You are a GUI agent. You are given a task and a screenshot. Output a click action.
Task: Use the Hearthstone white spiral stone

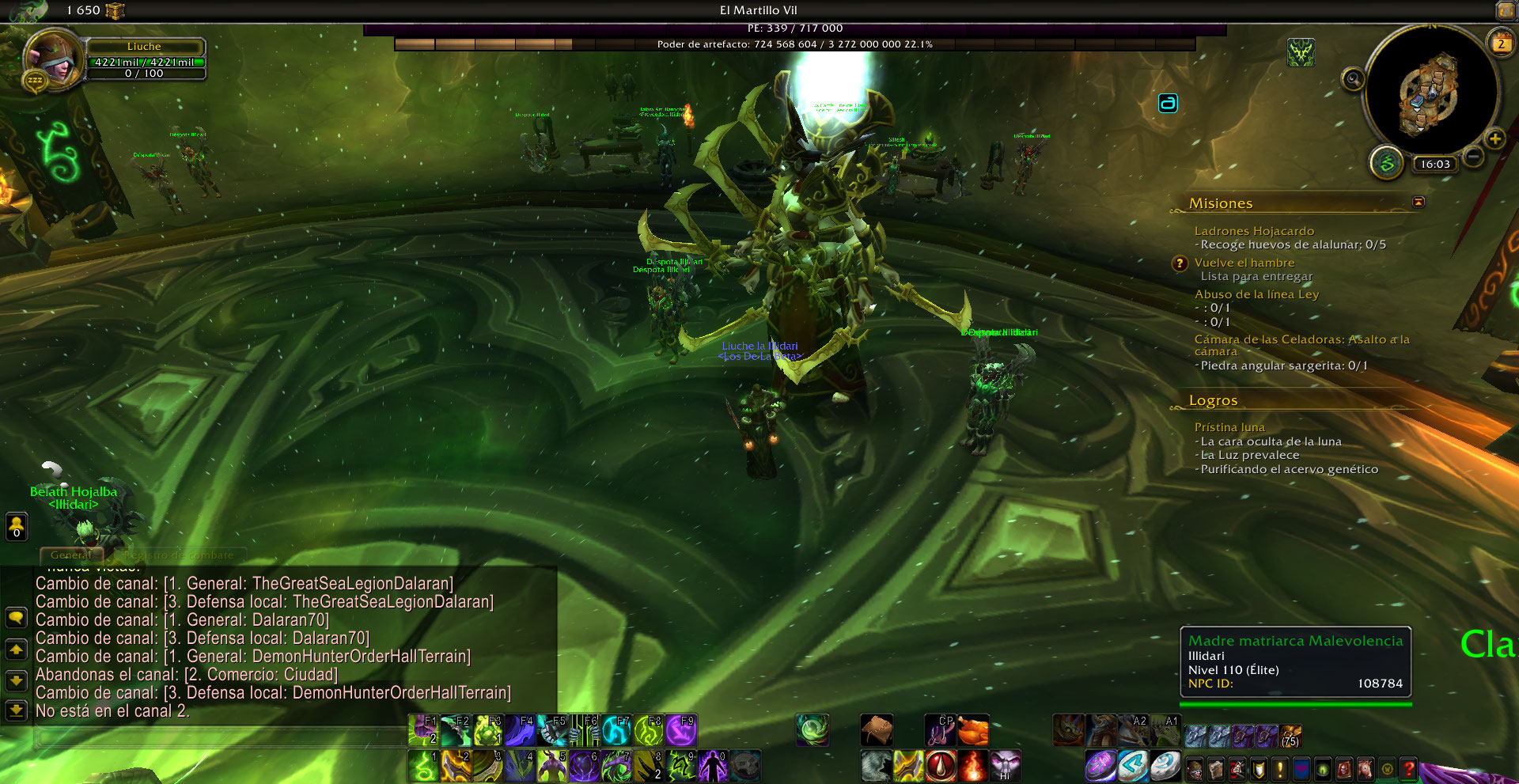[x=1165, y=766]
